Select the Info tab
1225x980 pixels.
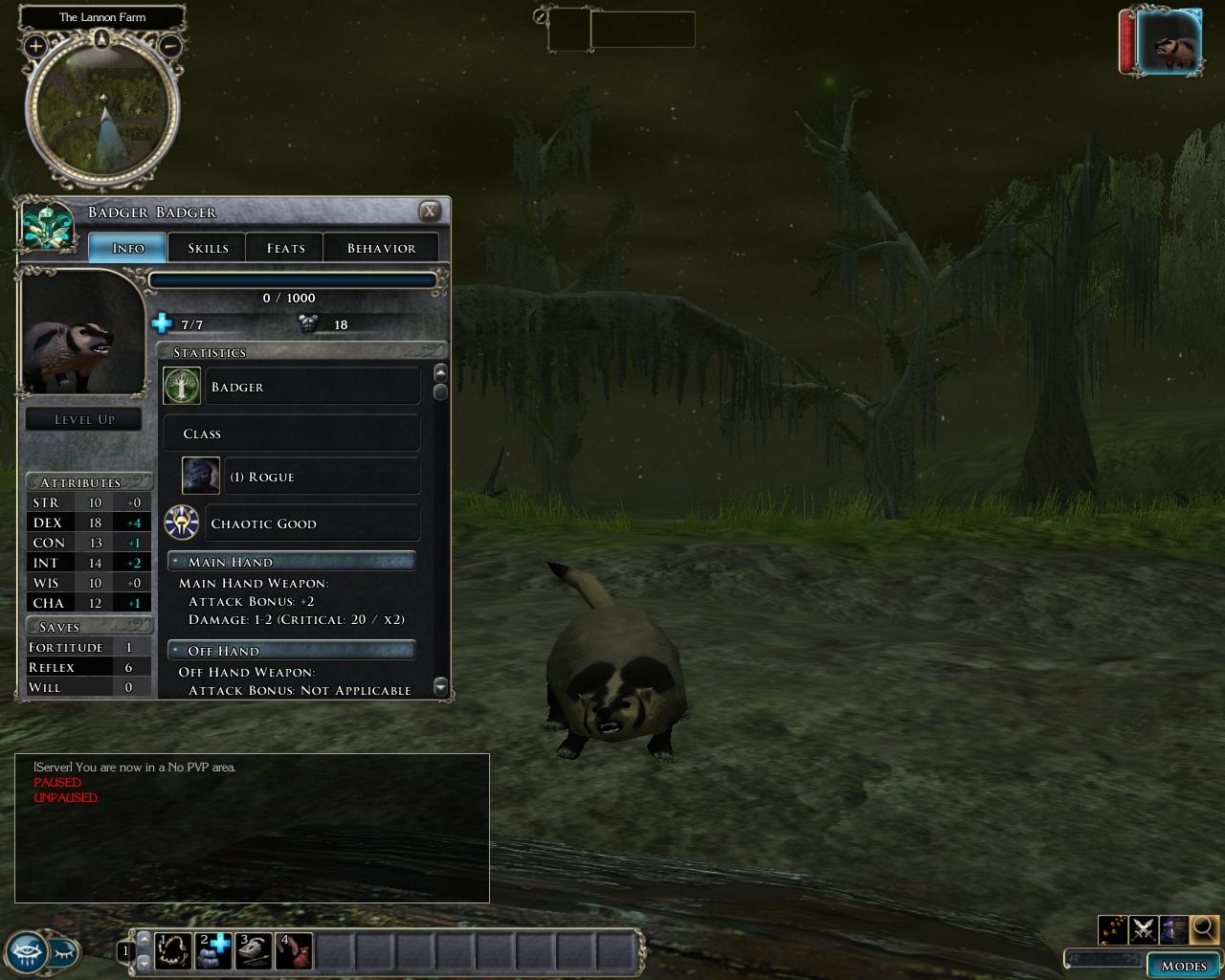(x=128, y=248)
